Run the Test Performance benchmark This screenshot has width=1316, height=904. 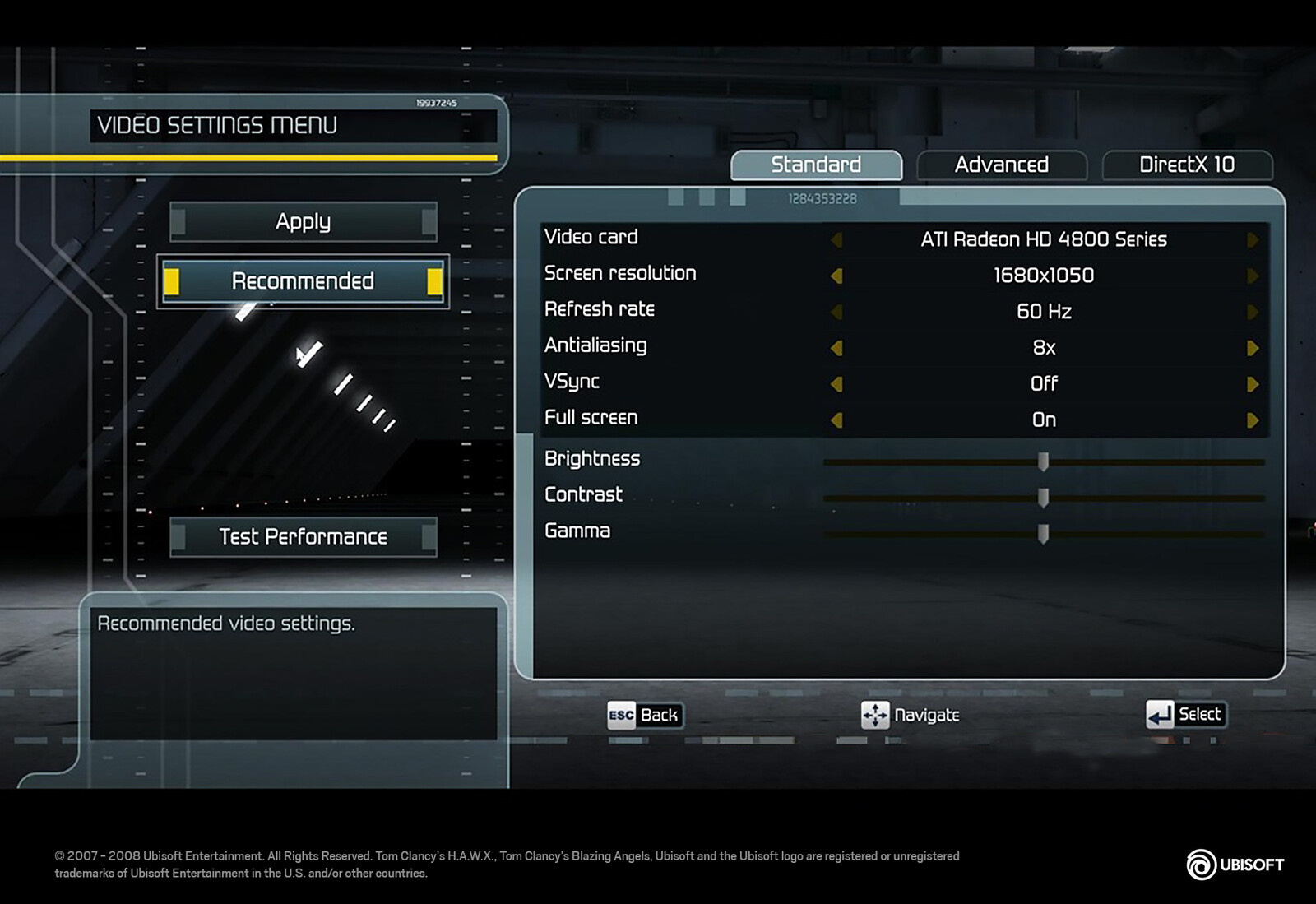[x=303, y=537]
